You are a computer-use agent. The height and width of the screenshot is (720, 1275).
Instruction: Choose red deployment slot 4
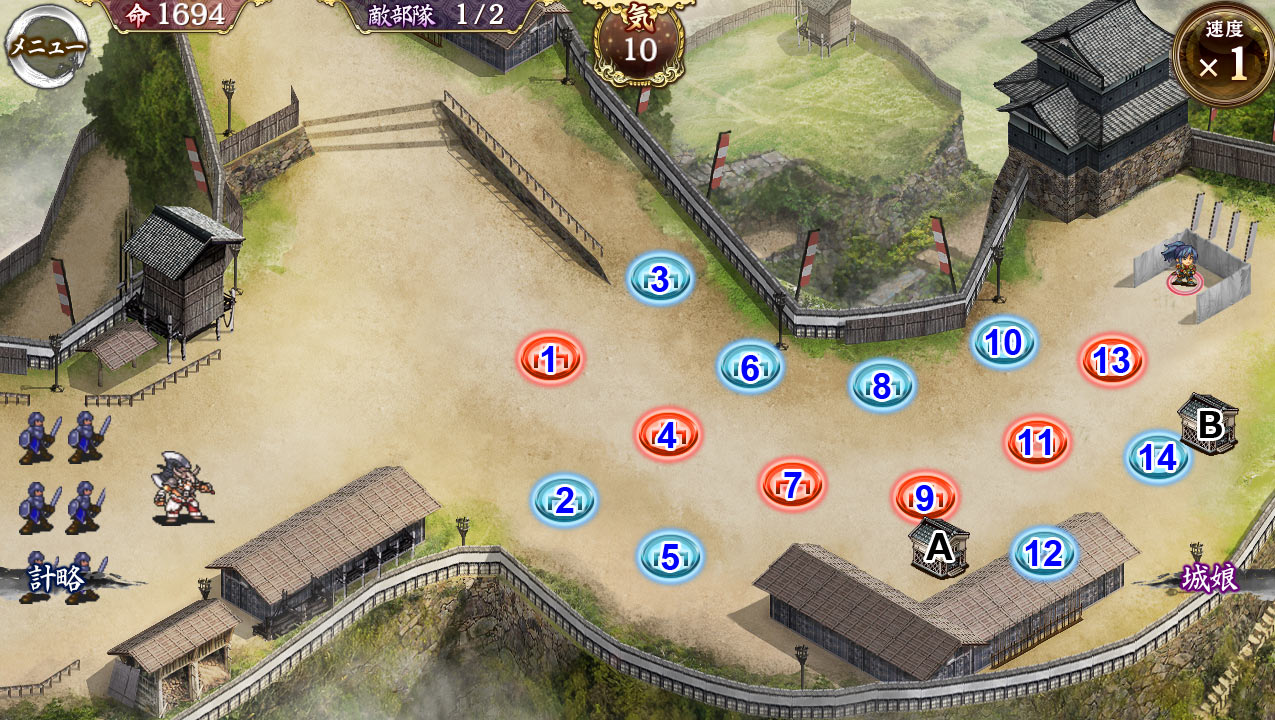coord(668,435)
